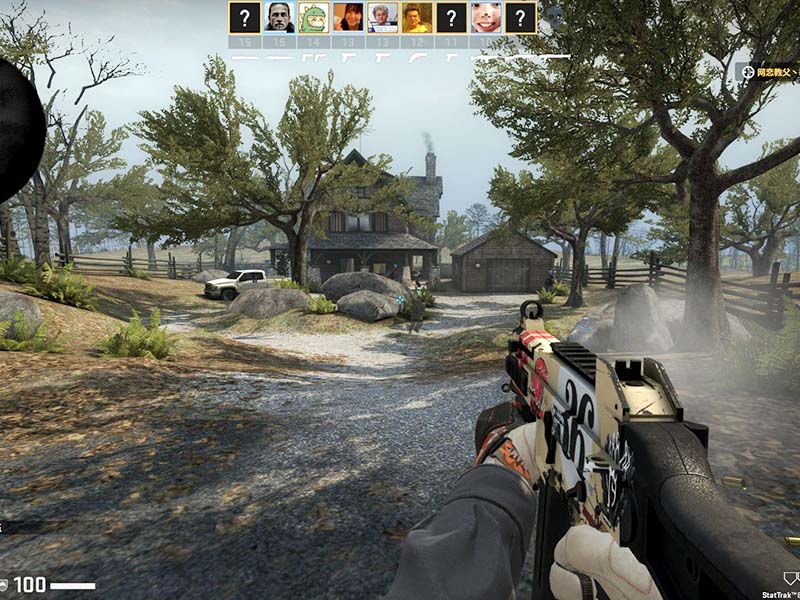View the pig-nose face player avatar

click(x=486, y=17)
